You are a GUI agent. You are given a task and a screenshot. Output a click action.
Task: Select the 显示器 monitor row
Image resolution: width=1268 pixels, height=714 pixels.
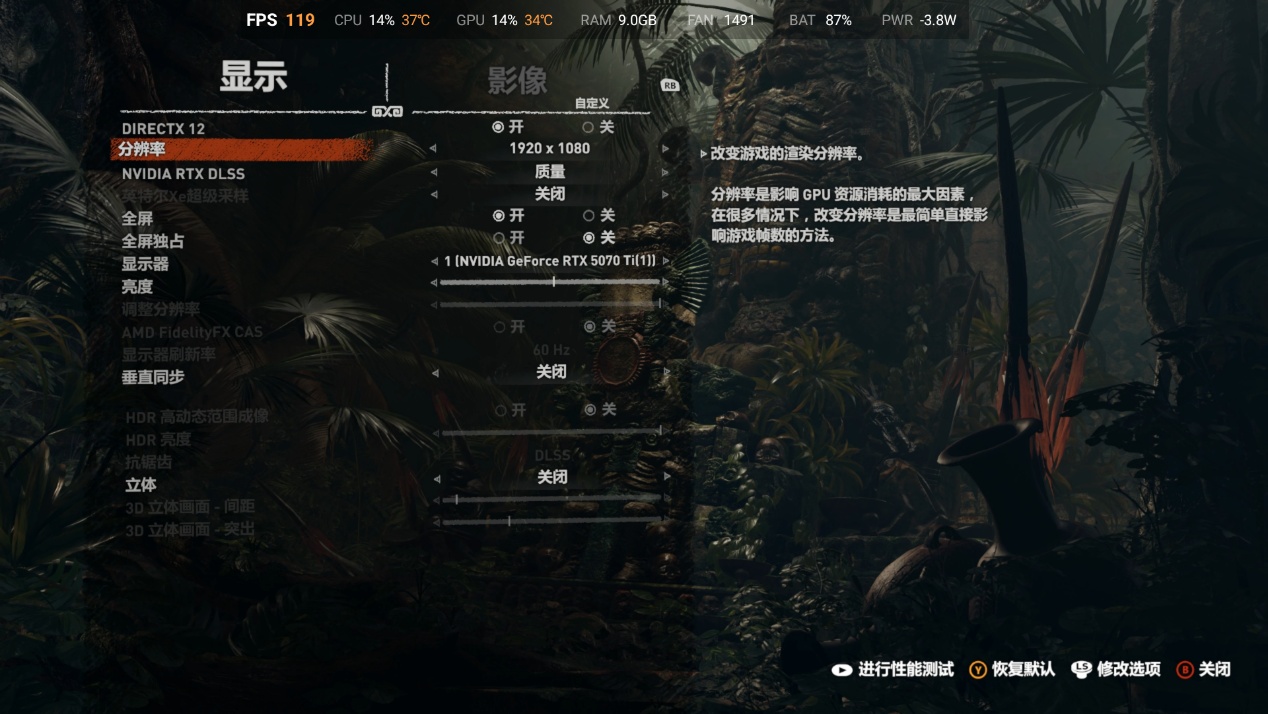tap(145, 264)
